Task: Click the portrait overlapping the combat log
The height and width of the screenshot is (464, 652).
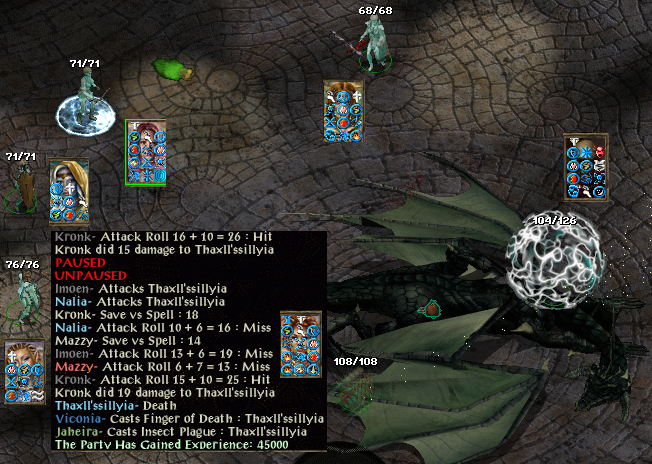Action: click(300, 343)
